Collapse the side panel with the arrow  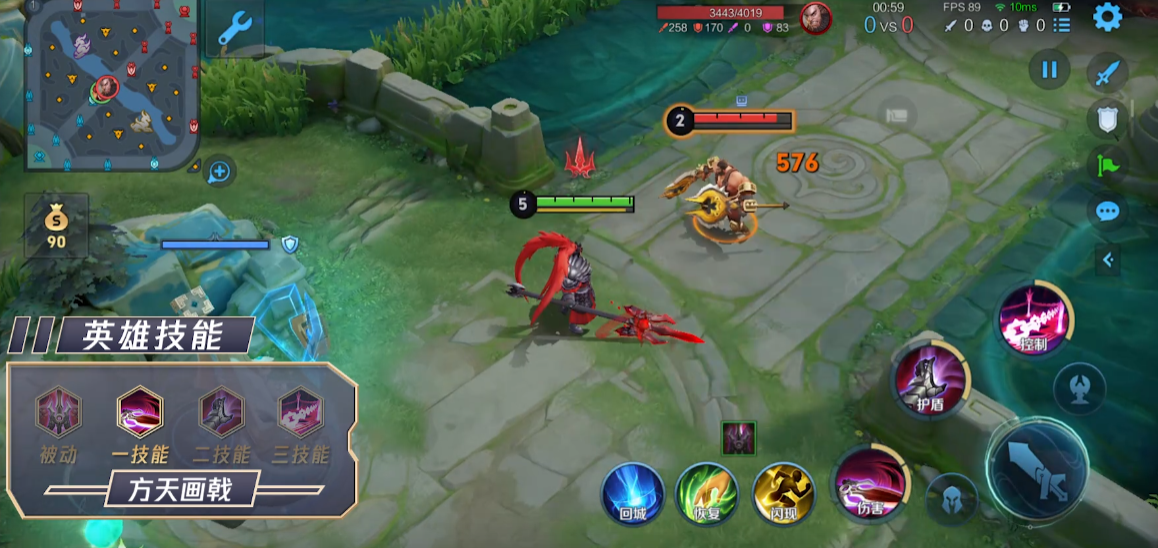coord(1107,260)
